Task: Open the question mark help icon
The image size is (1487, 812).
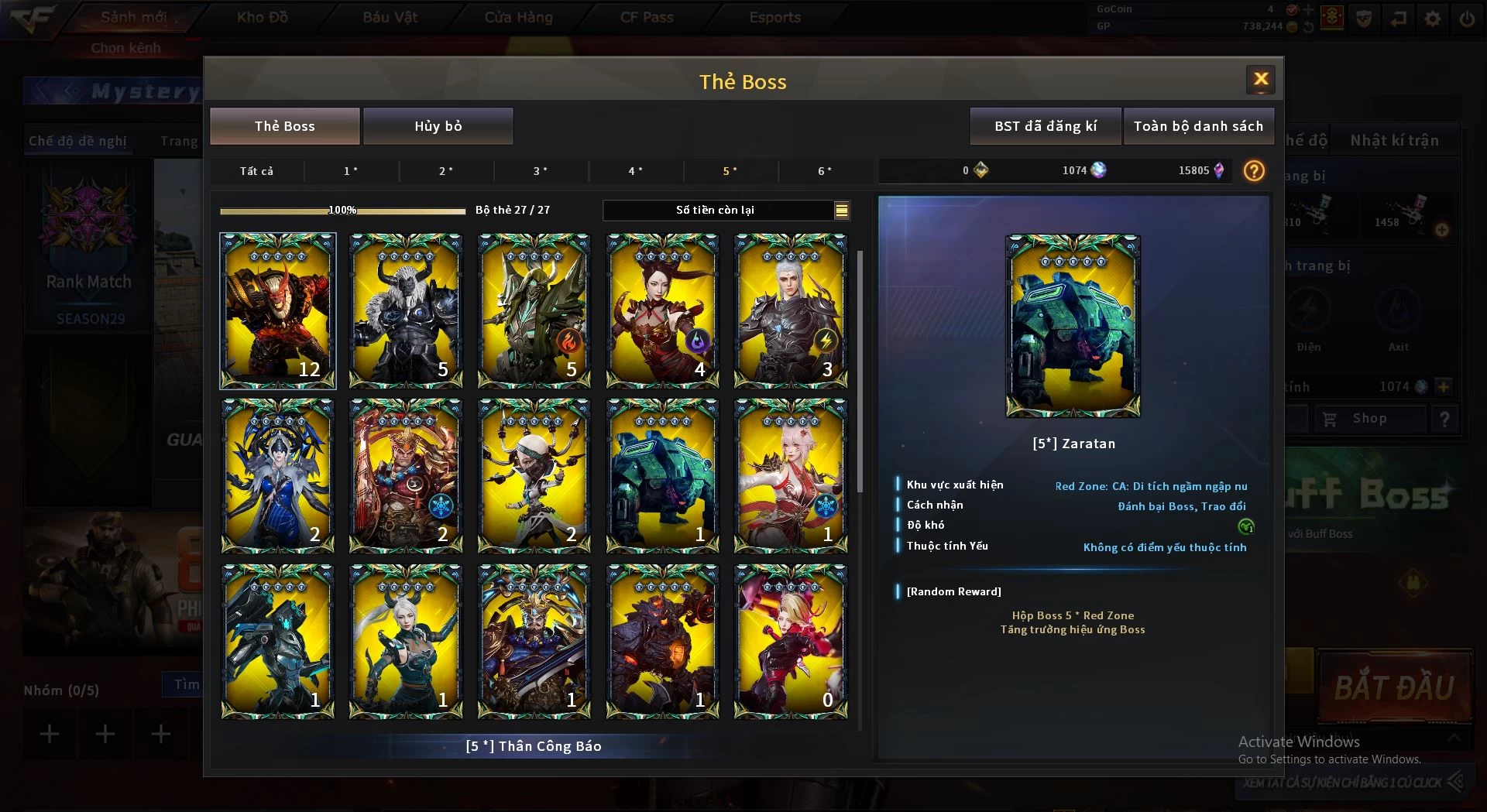Action: point(1254,171)
